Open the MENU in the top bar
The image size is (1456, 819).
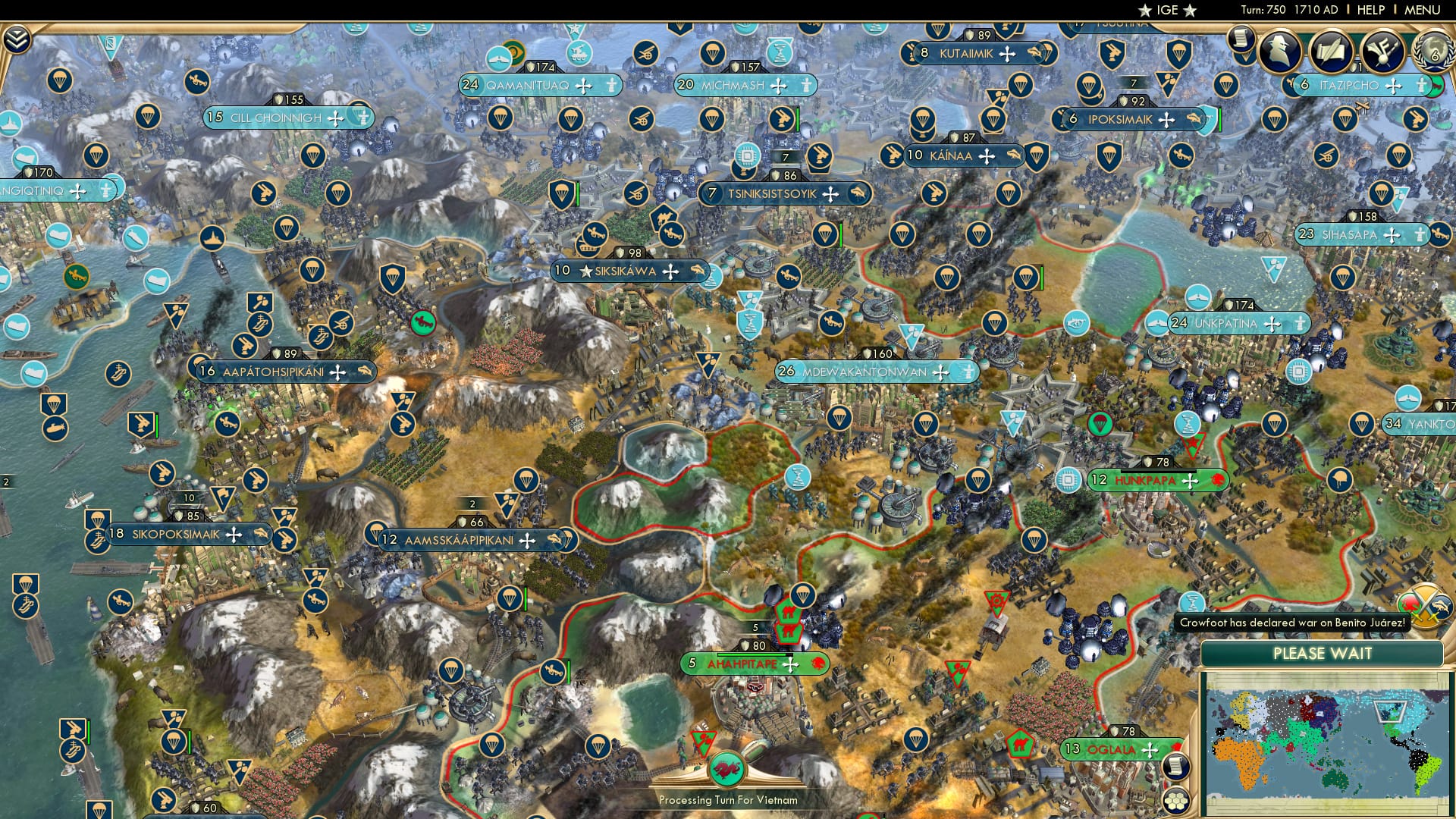[1424, 10]
